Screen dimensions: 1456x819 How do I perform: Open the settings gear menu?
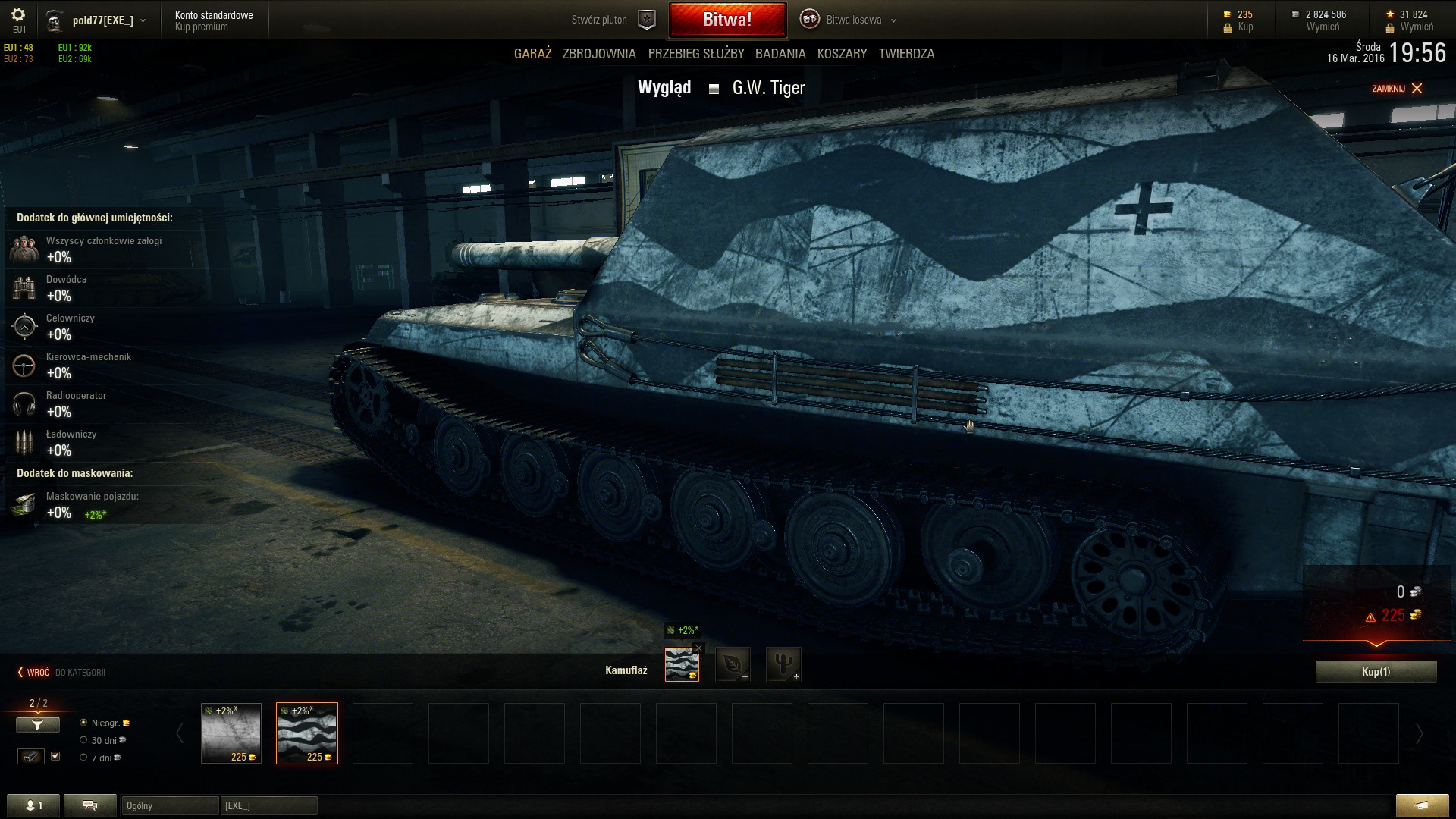[x=18, y=15]
